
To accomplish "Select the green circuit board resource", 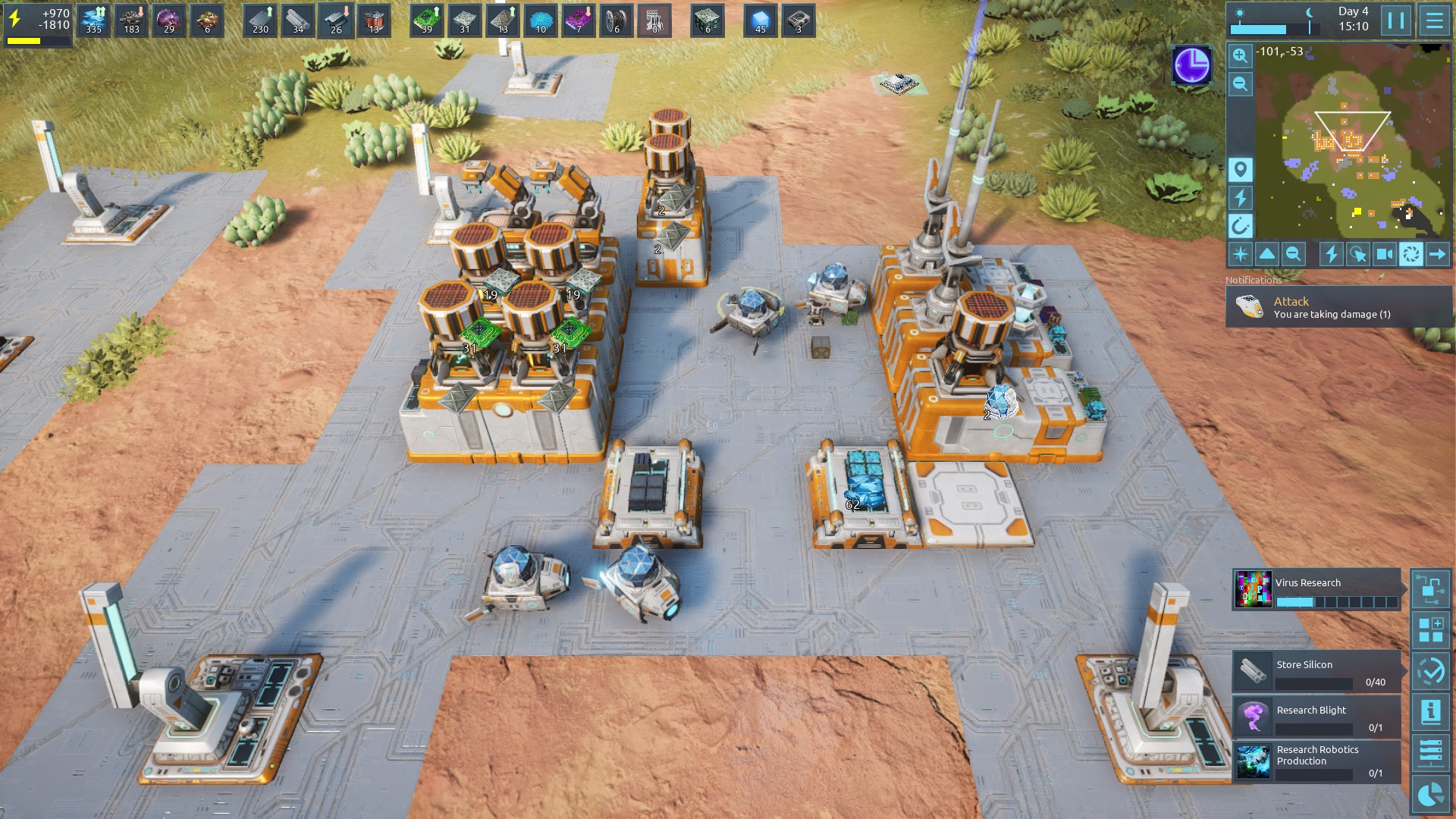I will point(427,20).
